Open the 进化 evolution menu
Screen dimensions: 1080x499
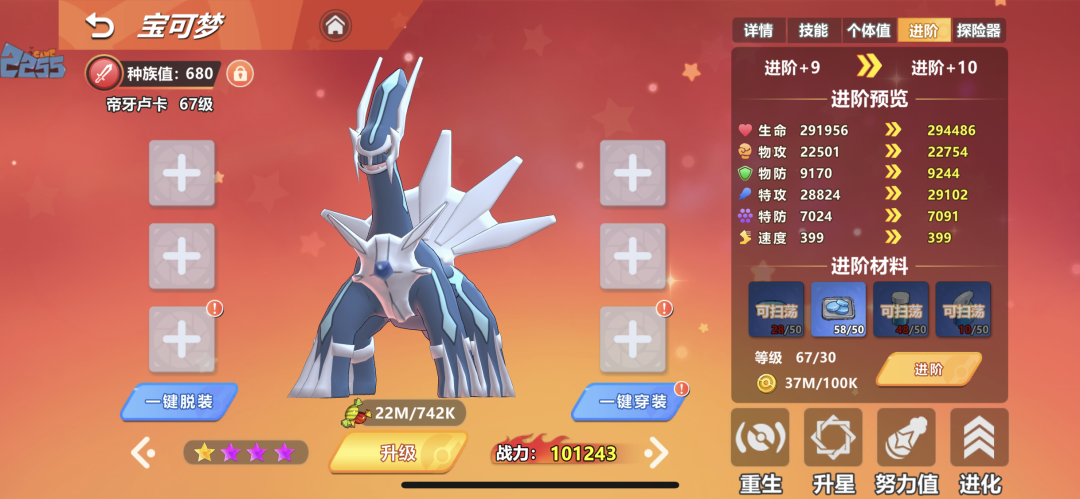pos(979,452)
